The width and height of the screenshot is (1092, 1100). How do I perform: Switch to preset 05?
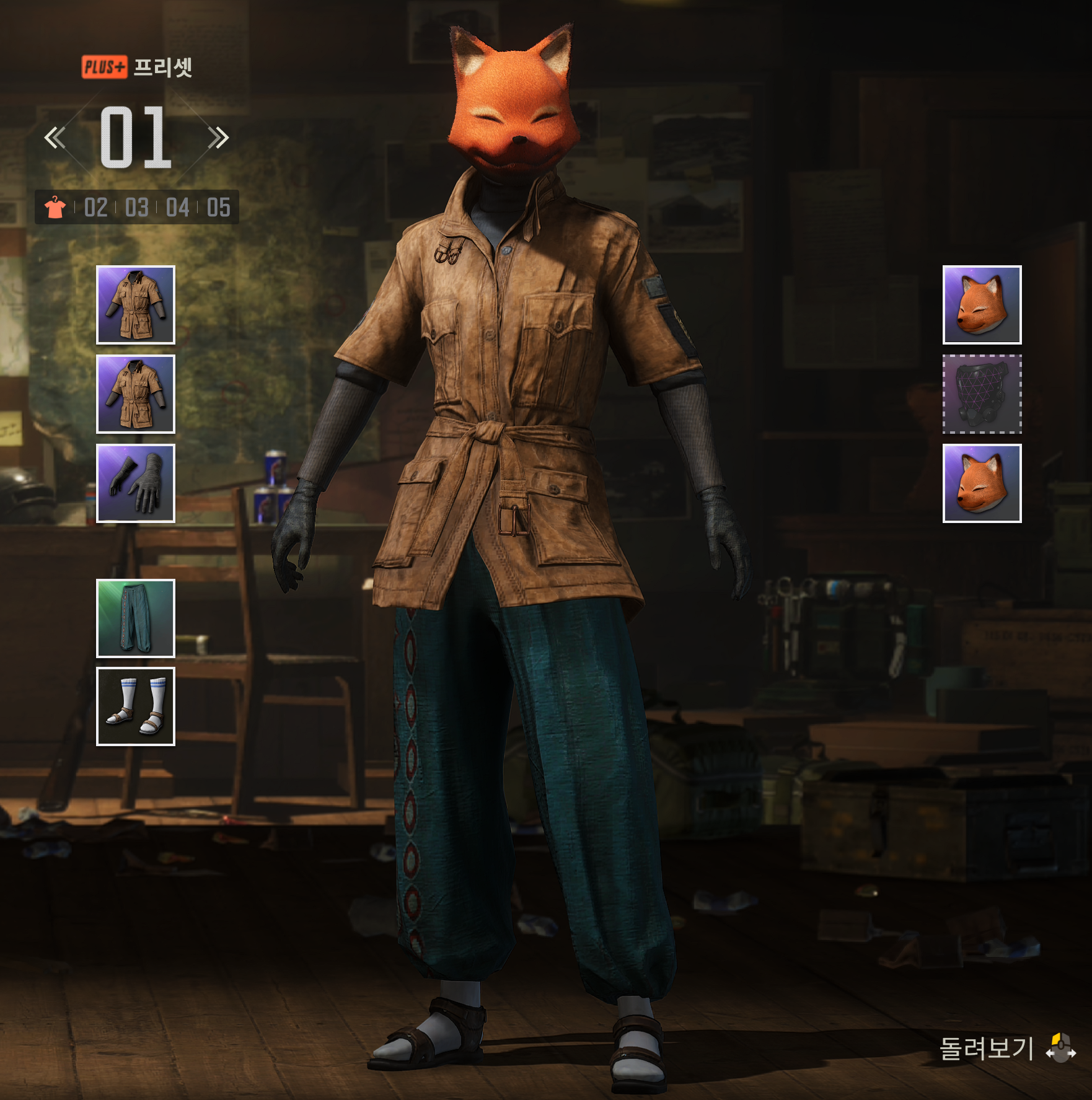(219, 208)
